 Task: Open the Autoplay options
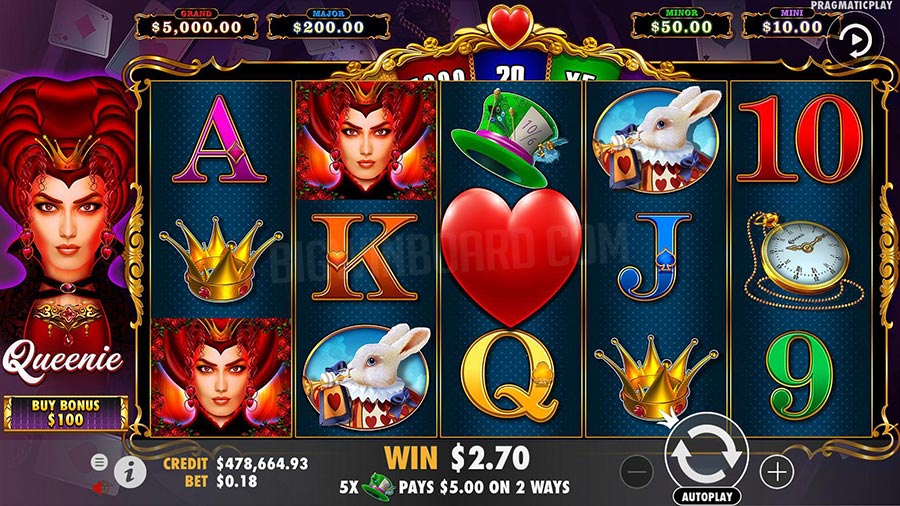pos(708,496)
